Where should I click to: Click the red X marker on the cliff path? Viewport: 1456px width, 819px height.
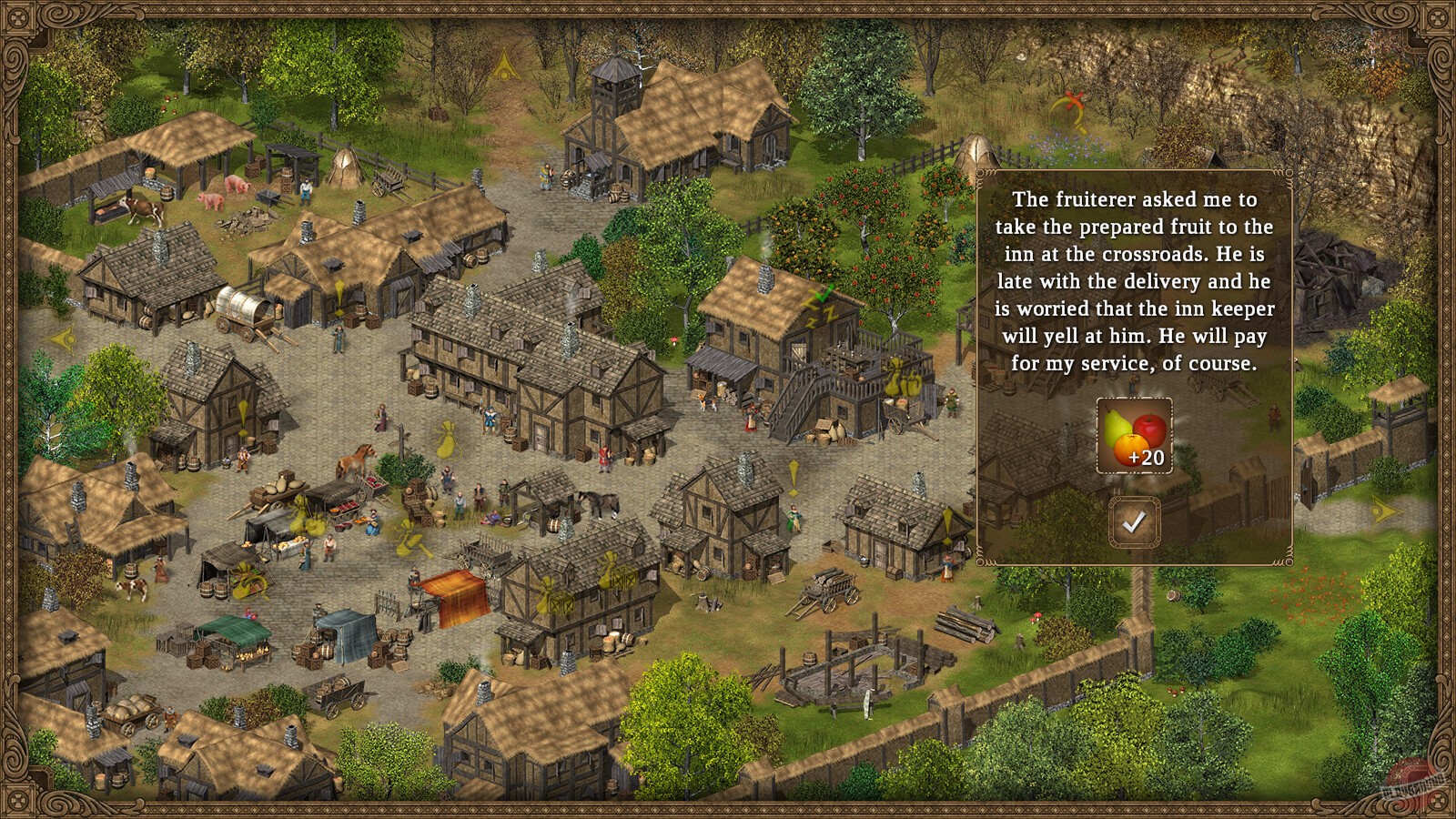(x=1073, y=98)
